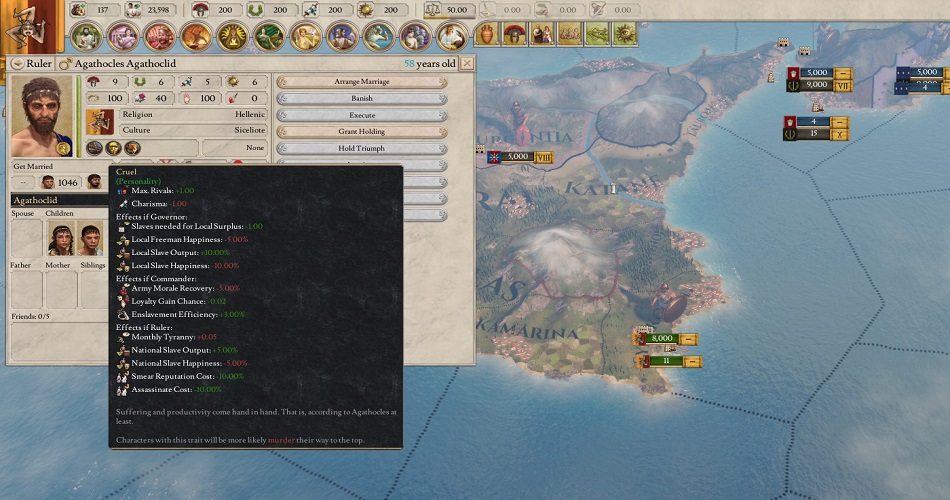Open the amphora trade menu button
The width and height of the screenshot is (950, 500).
[x=487, y=35]
